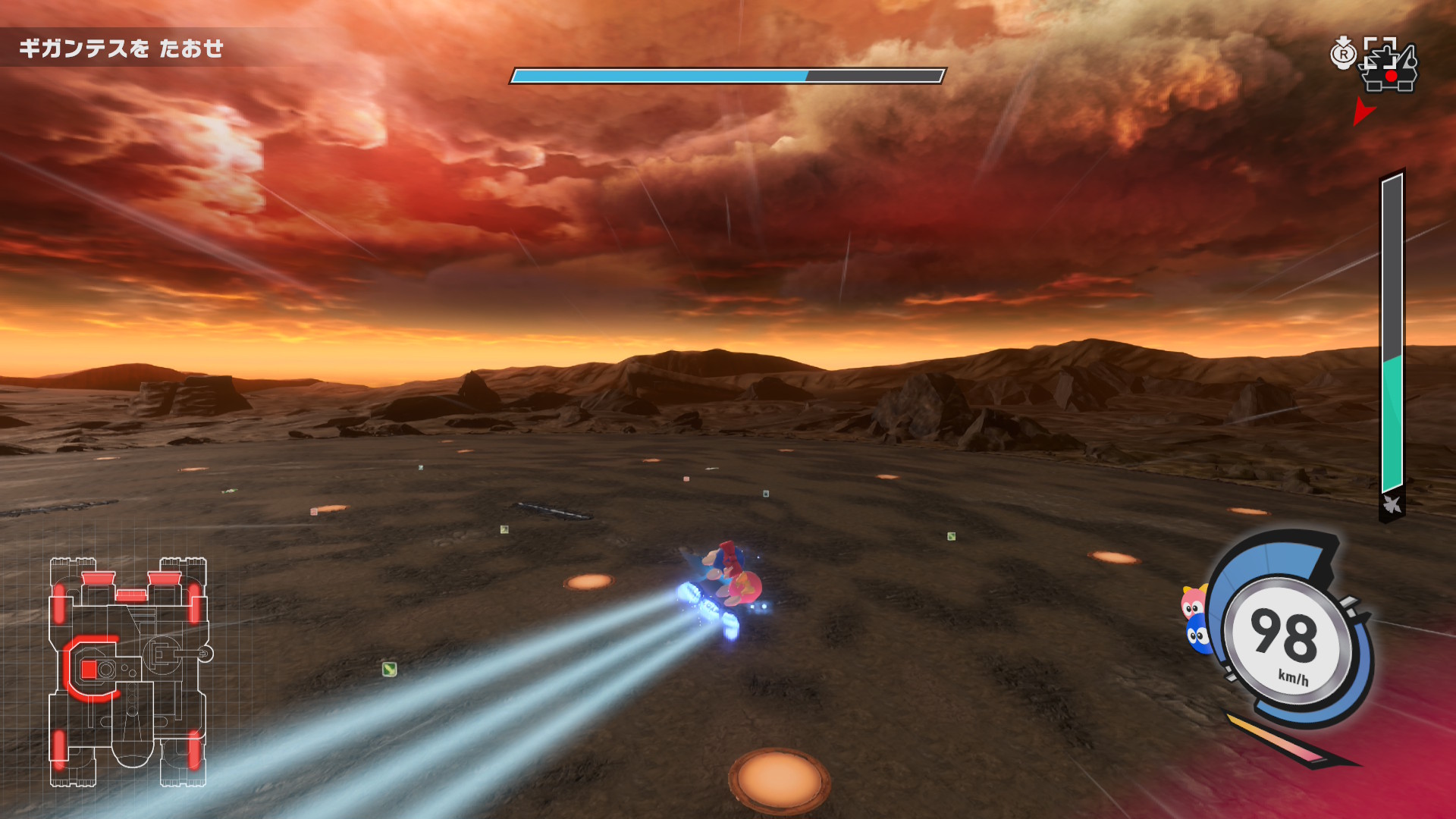Select the ギガンテスを たおせ objective tracker
Viewport: 1456px width, 819px height.
(121, 49)
